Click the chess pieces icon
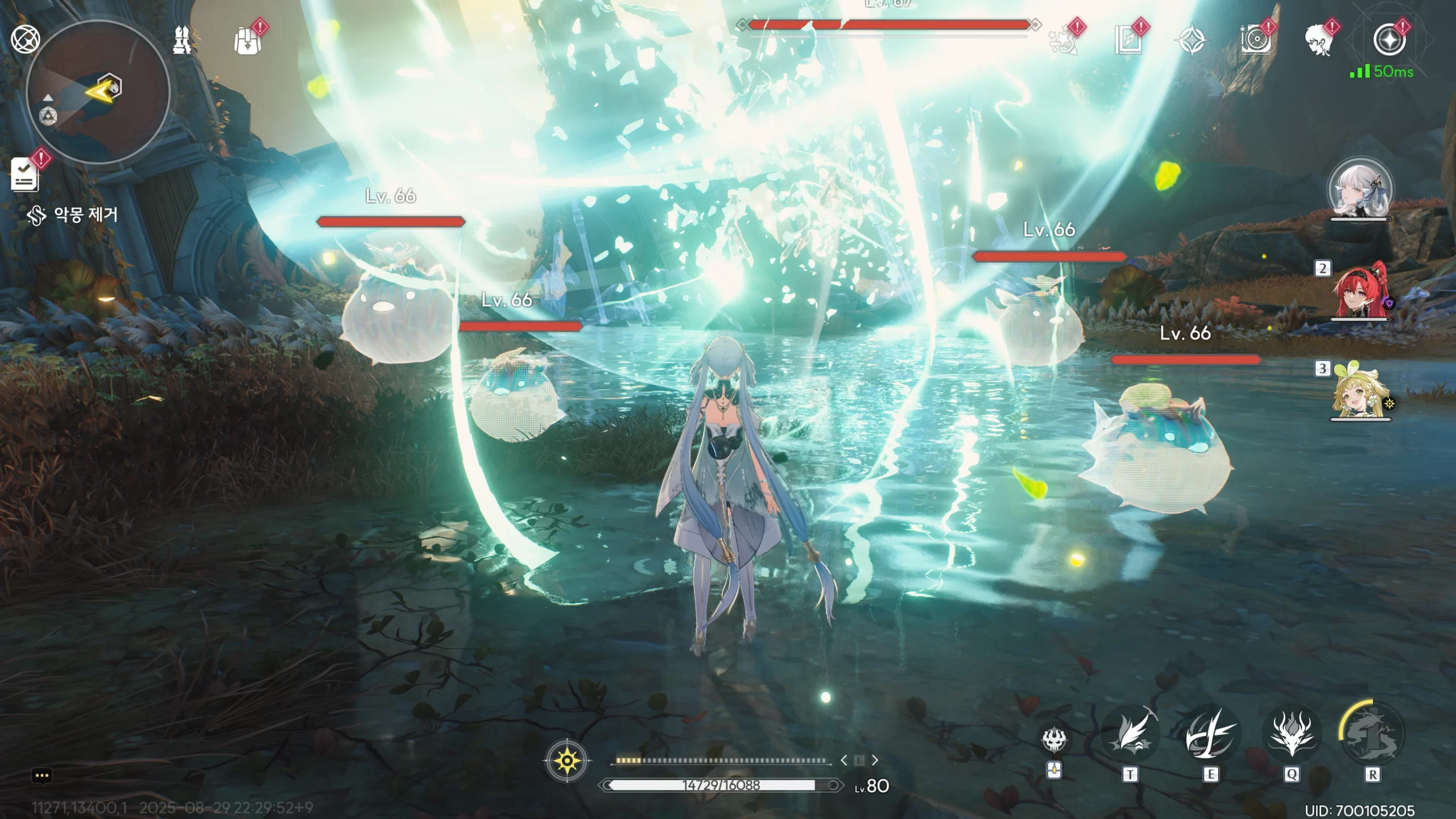 [182, 41]
